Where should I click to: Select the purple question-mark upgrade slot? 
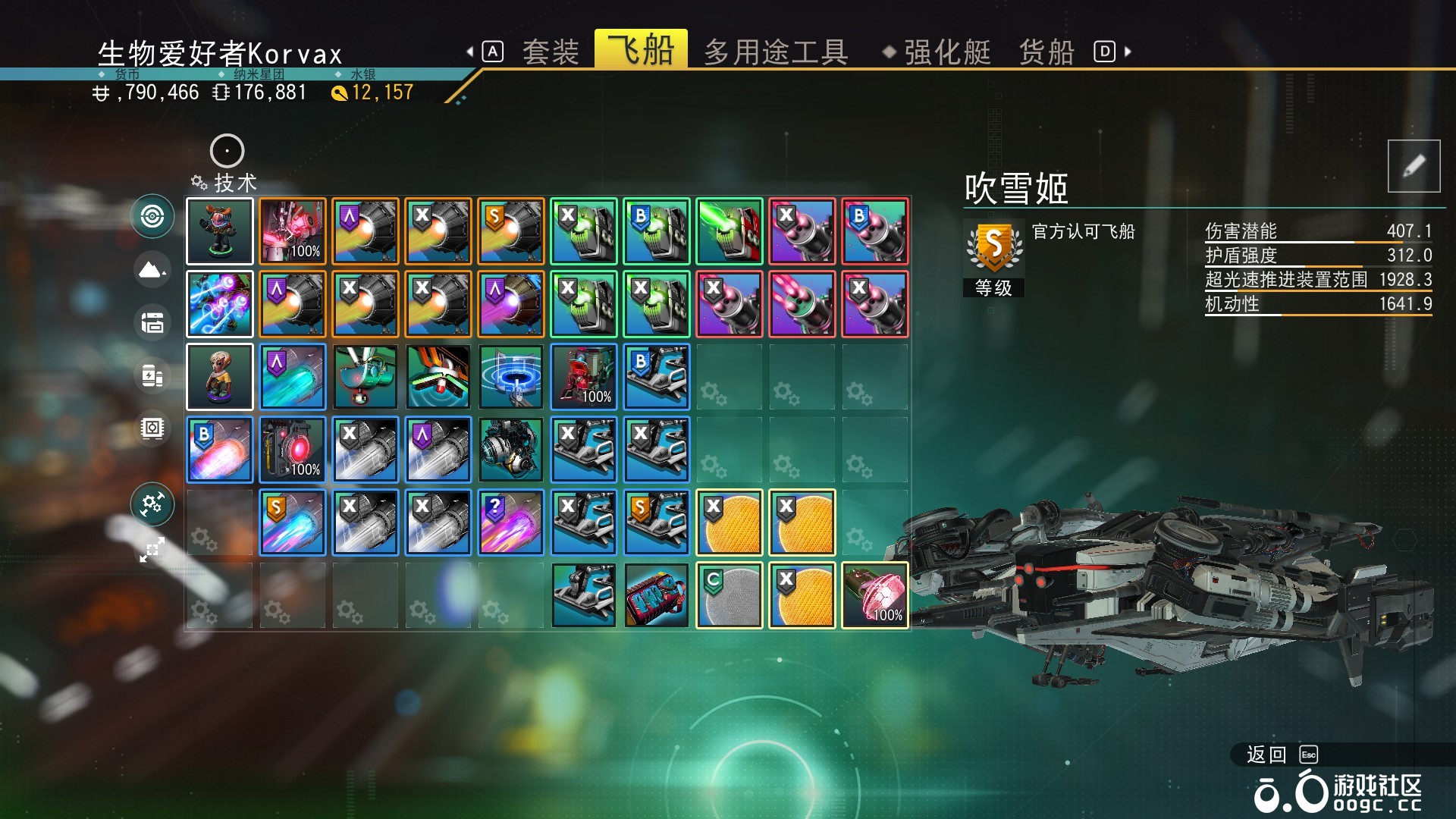point(511,522)
